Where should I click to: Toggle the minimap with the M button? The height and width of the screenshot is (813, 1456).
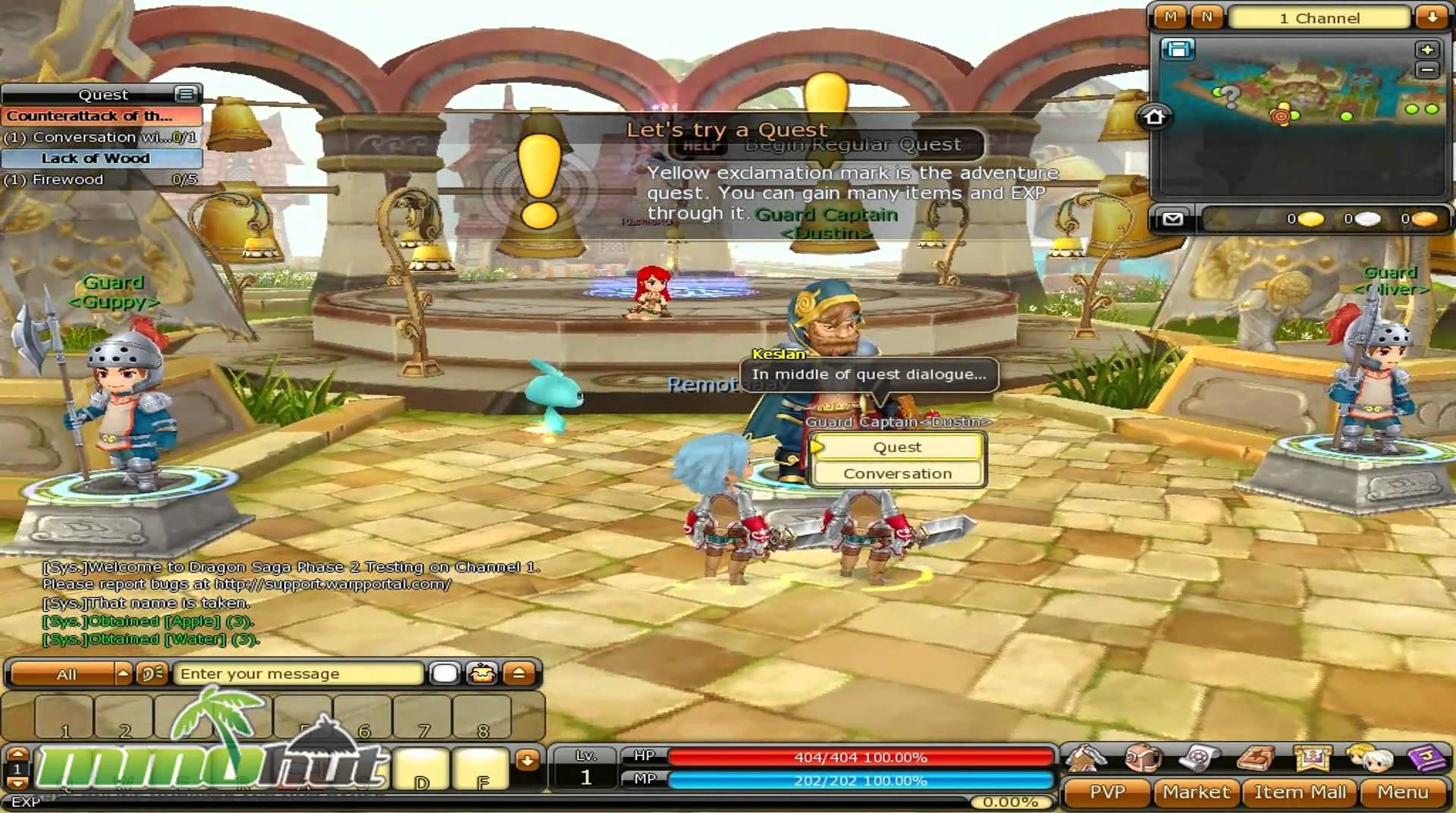point(1172,17)
